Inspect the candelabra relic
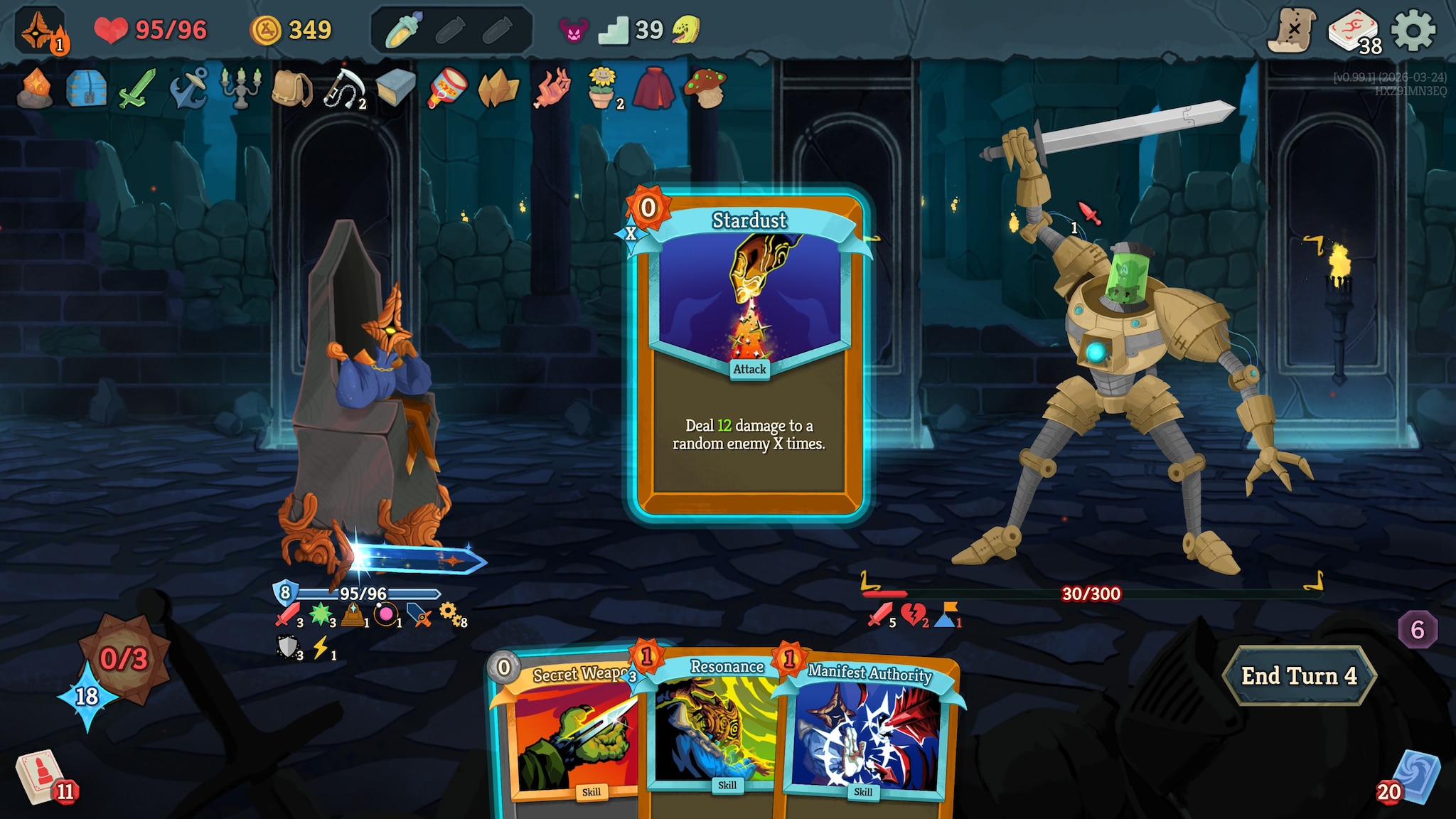 tap(240, 89)
